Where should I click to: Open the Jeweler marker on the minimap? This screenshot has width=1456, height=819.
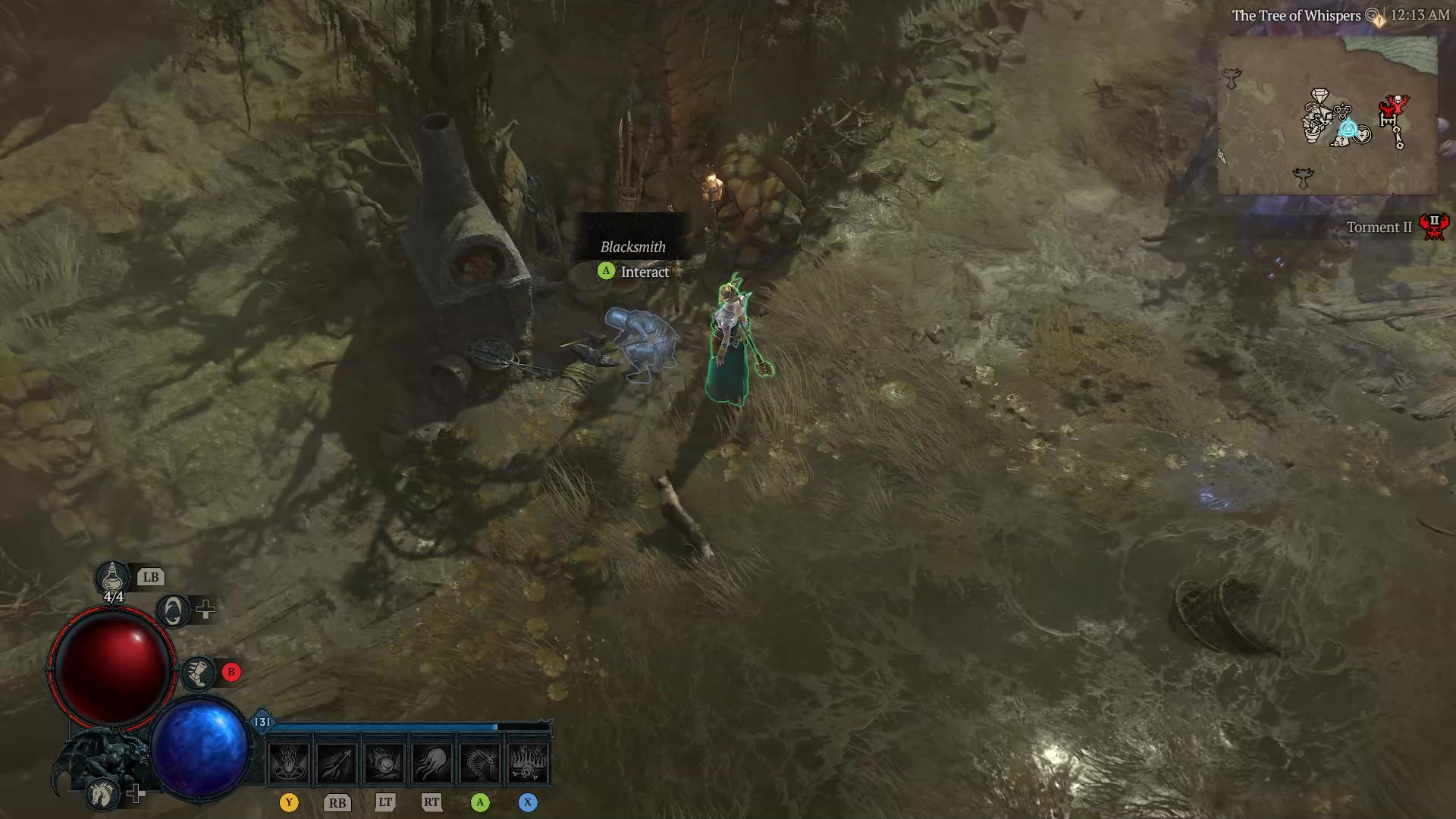[x=1319, y=95]
